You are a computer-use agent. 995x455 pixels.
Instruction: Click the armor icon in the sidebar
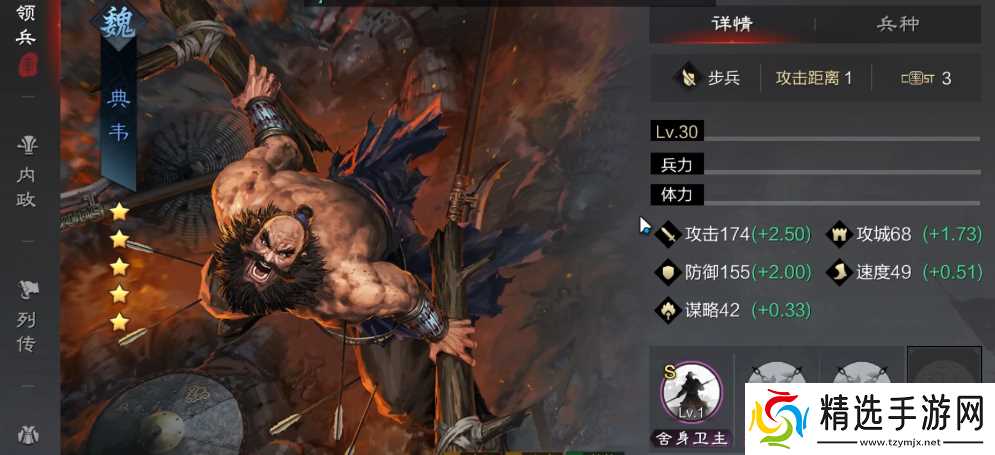pos(27,435)
